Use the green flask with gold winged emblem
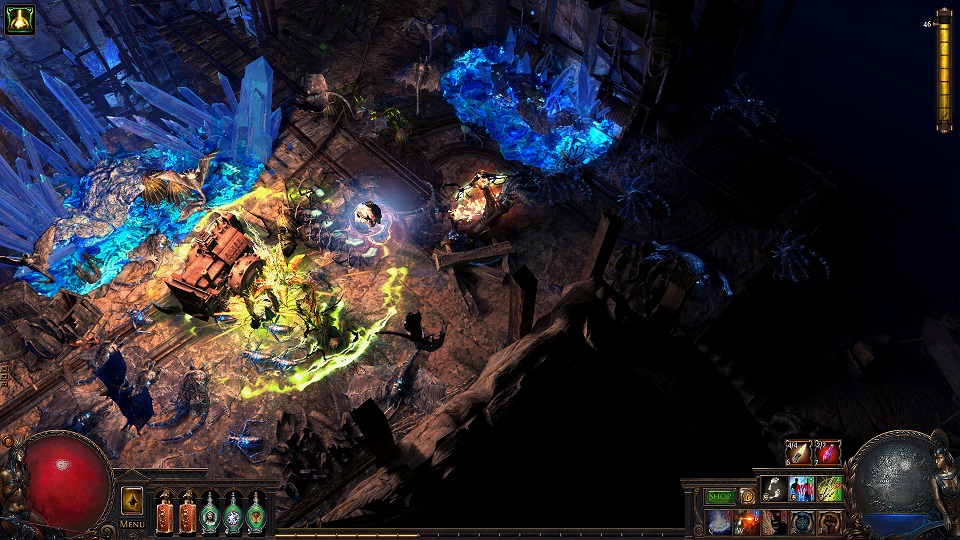Viewport: 960px width, 540px height. click(x=256, y=513)
